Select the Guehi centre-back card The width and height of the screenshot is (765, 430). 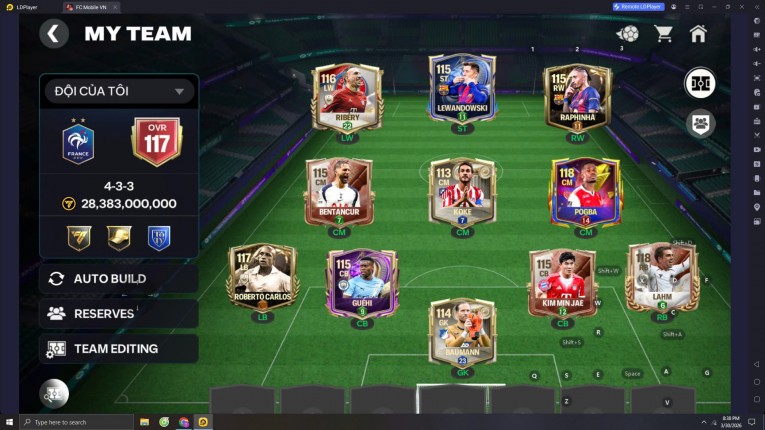[362, 281]
